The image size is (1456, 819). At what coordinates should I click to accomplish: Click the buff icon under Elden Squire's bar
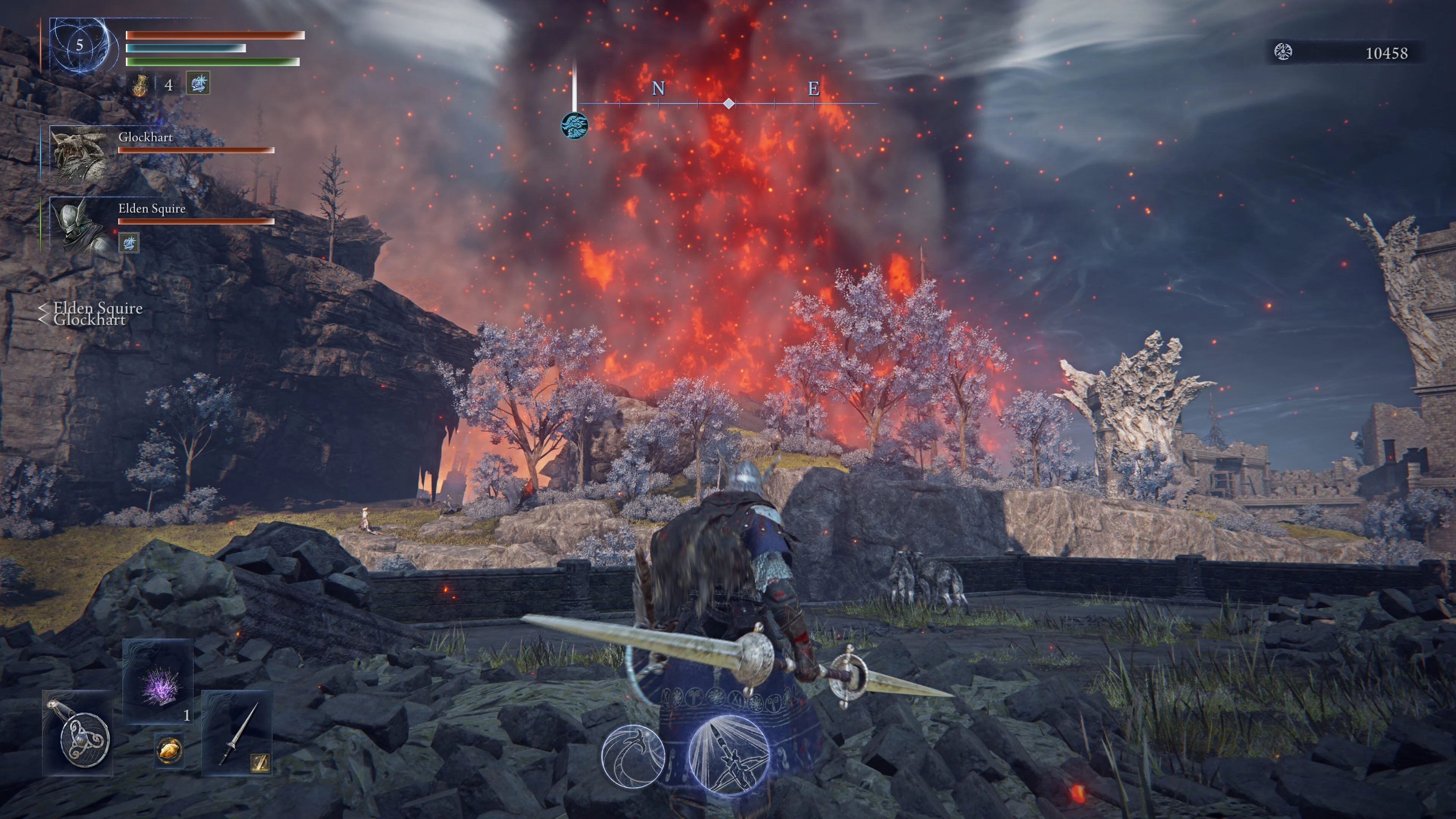tap(129, 243)
